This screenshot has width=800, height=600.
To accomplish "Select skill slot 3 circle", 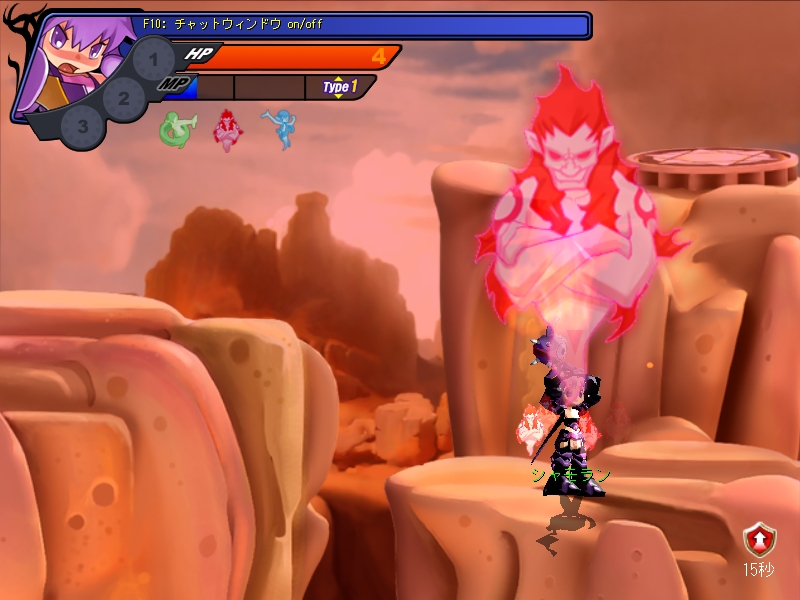I will click(83, 127).
